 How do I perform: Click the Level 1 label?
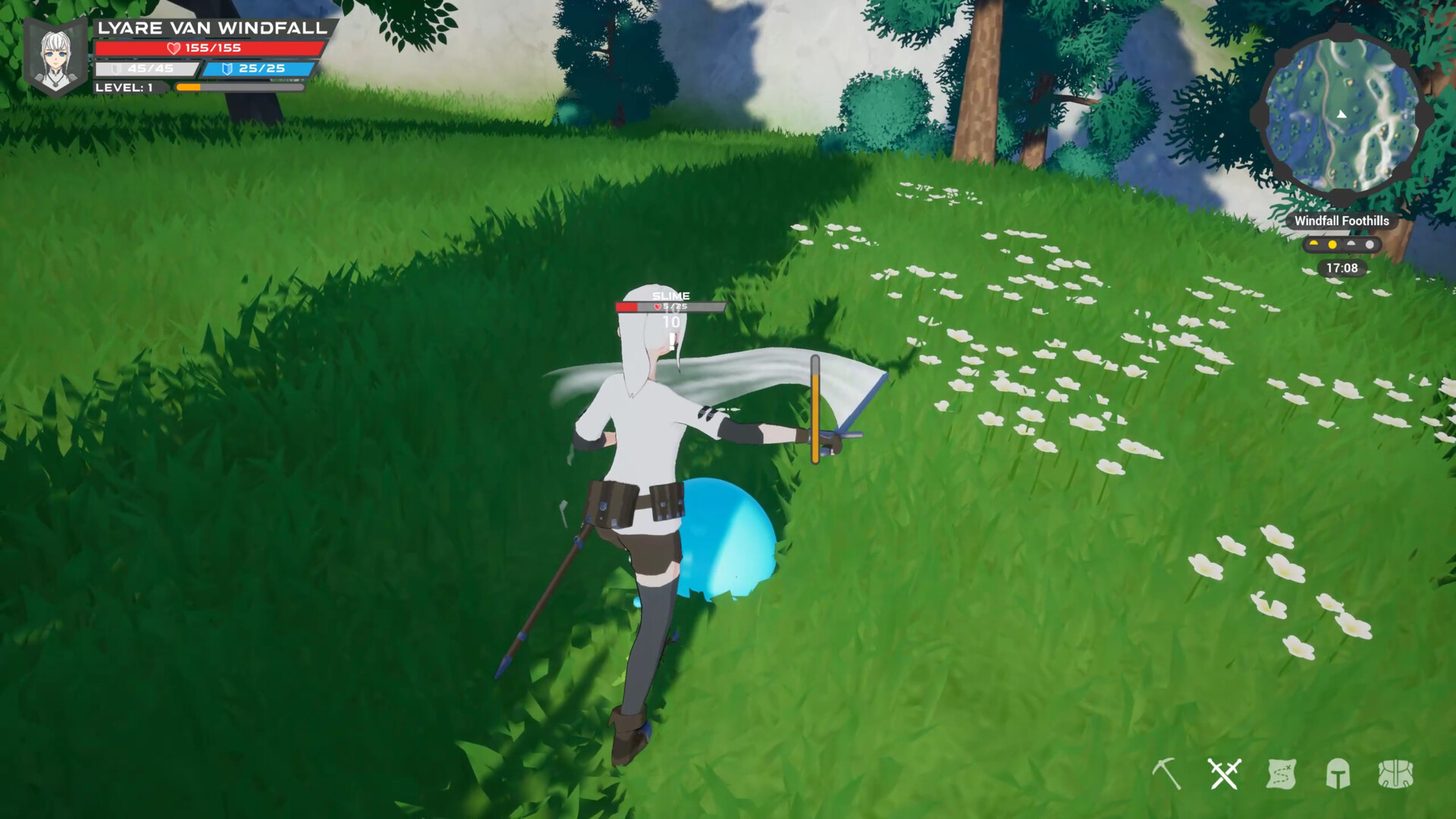click(x=125, y=88)
